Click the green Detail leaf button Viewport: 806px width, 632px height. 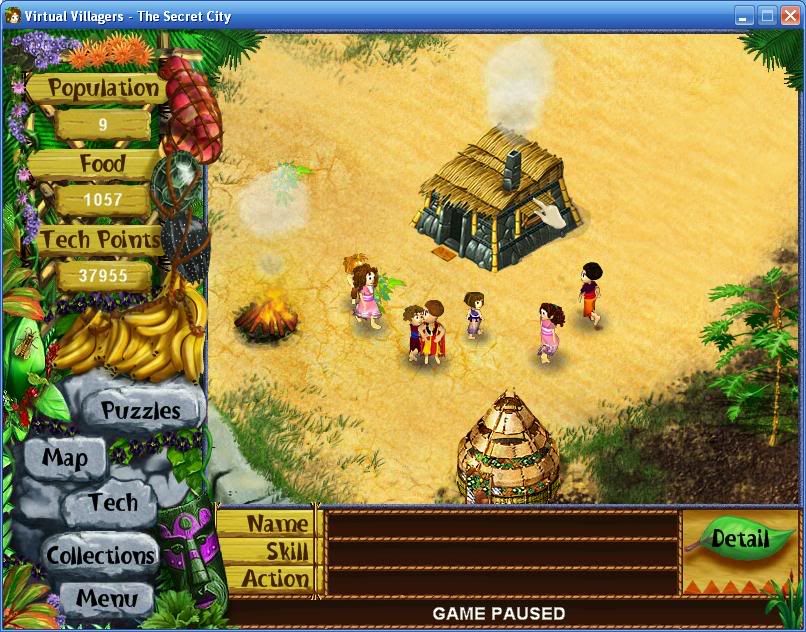(739, 539)
